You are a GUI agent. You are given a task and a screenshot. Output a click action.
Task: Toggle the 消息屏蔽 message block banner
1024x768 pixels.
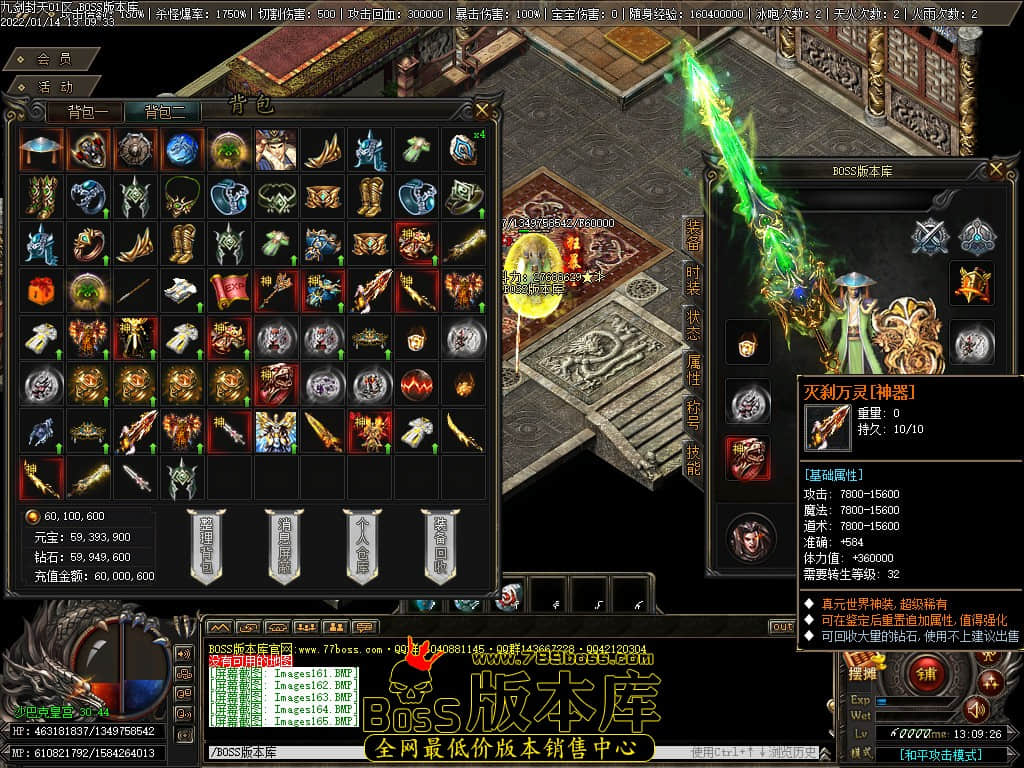284,546
